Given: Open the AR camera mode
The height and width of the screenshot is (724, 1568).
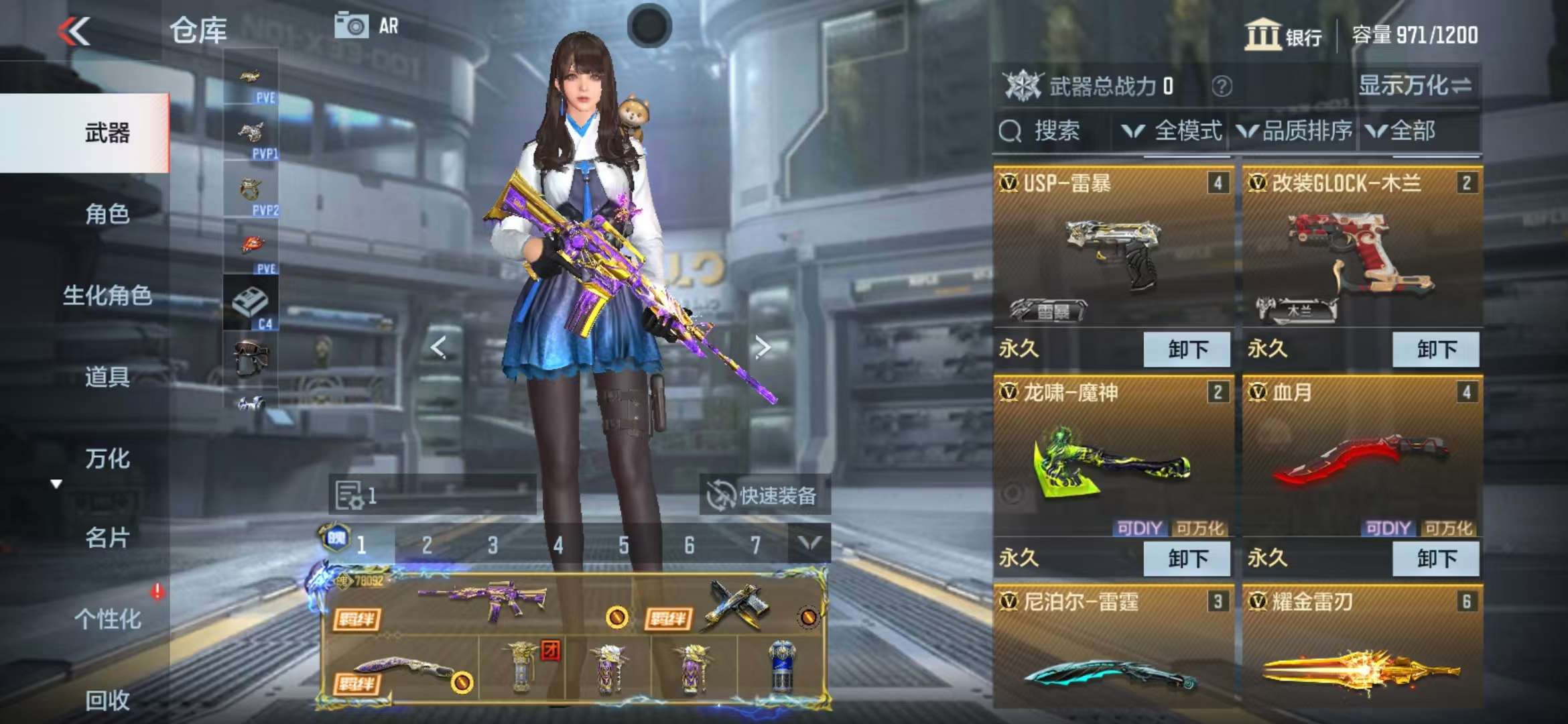Looking at the screenshot, I should tap(367, 27).
